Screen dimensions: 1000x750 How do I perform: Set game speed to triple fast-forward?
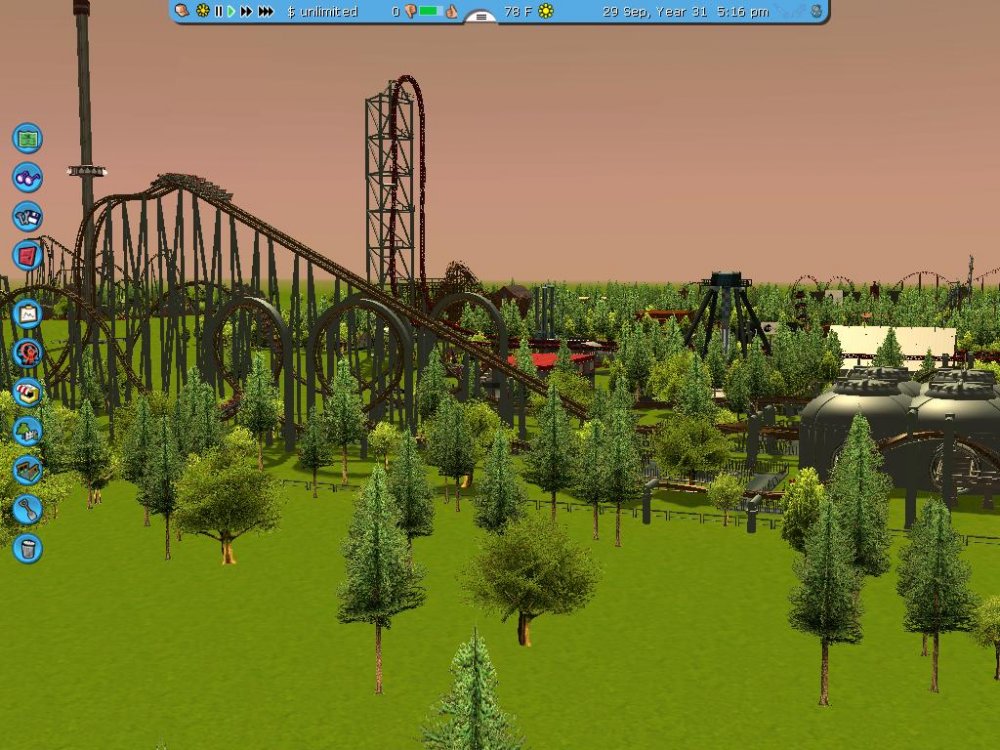[x=265, y=11]
